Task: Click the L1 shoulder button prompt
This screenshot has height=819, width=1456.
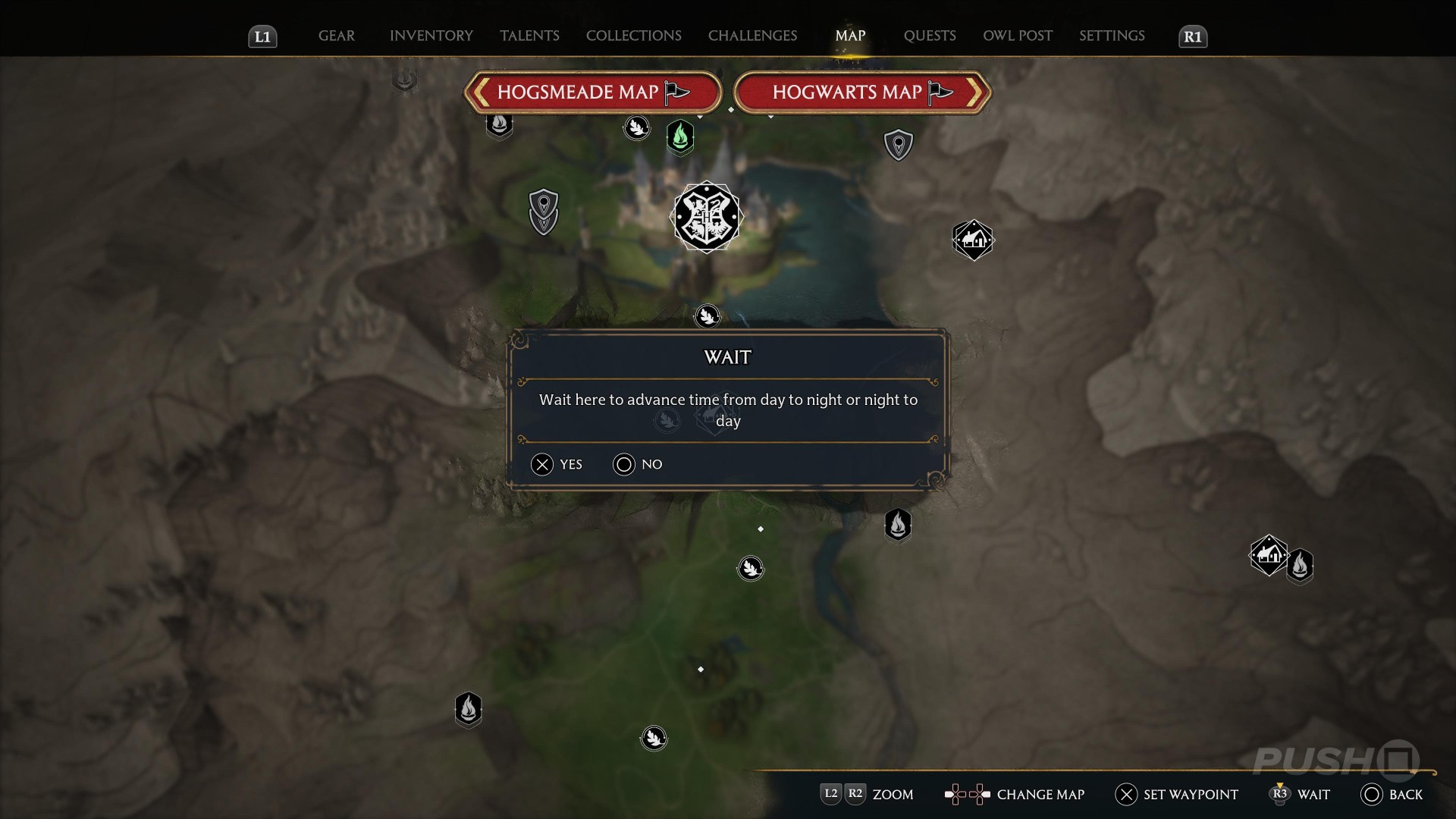Action: click(262, 36)
